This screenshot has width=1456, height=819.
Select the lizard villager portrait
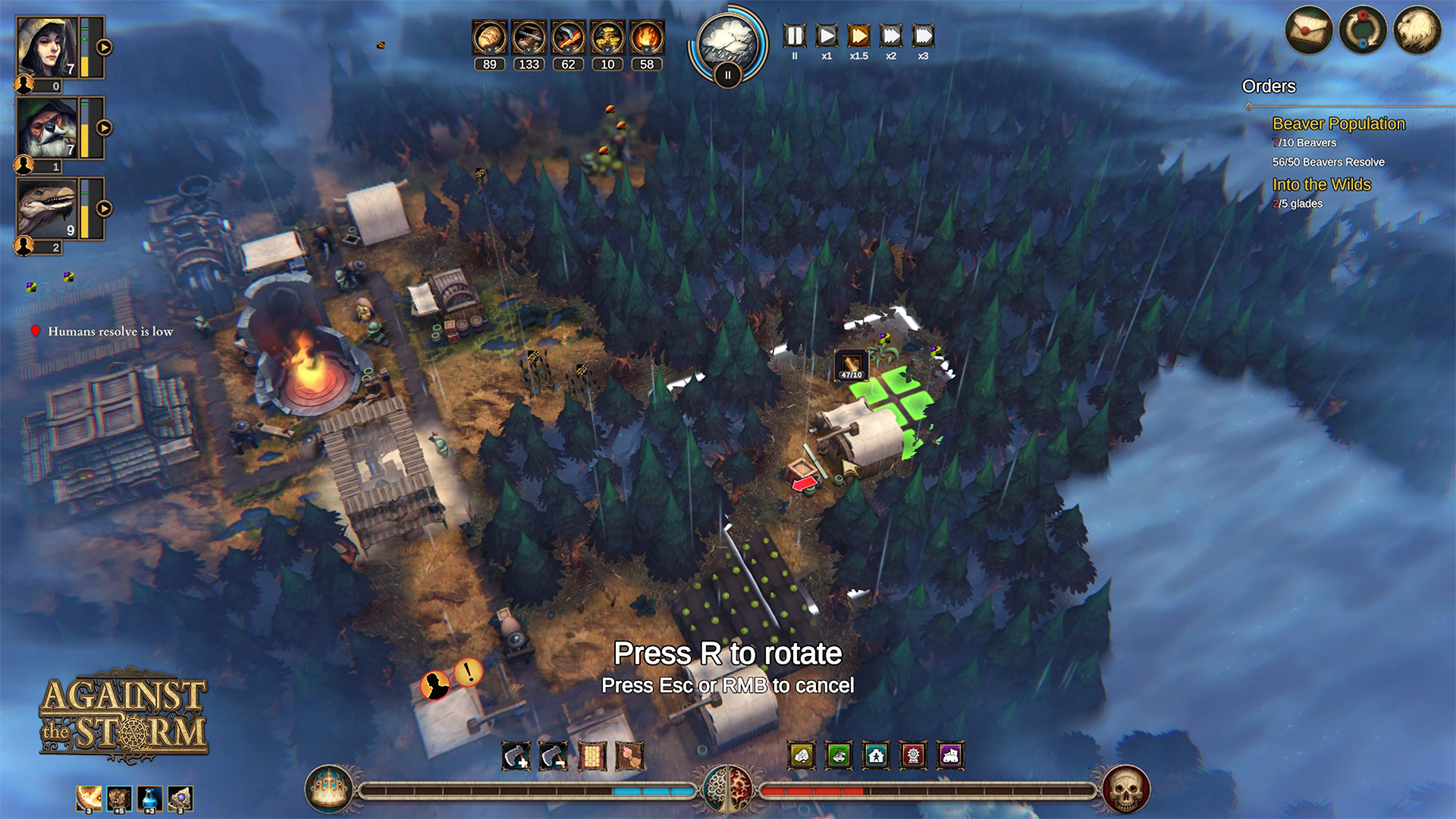click(47, 209)
